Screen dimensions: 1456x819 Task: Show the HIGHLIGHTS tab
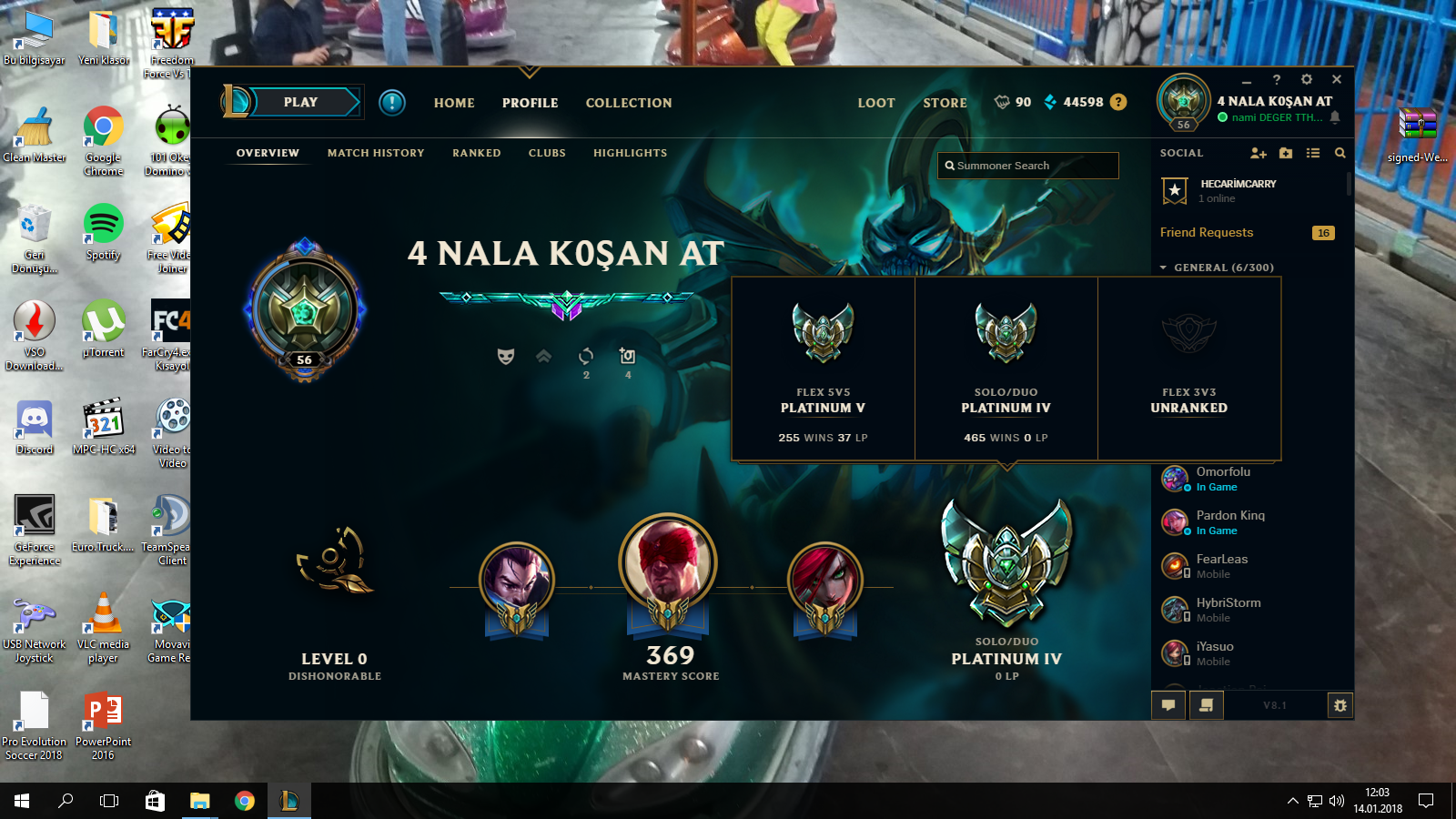click(630, 153)
